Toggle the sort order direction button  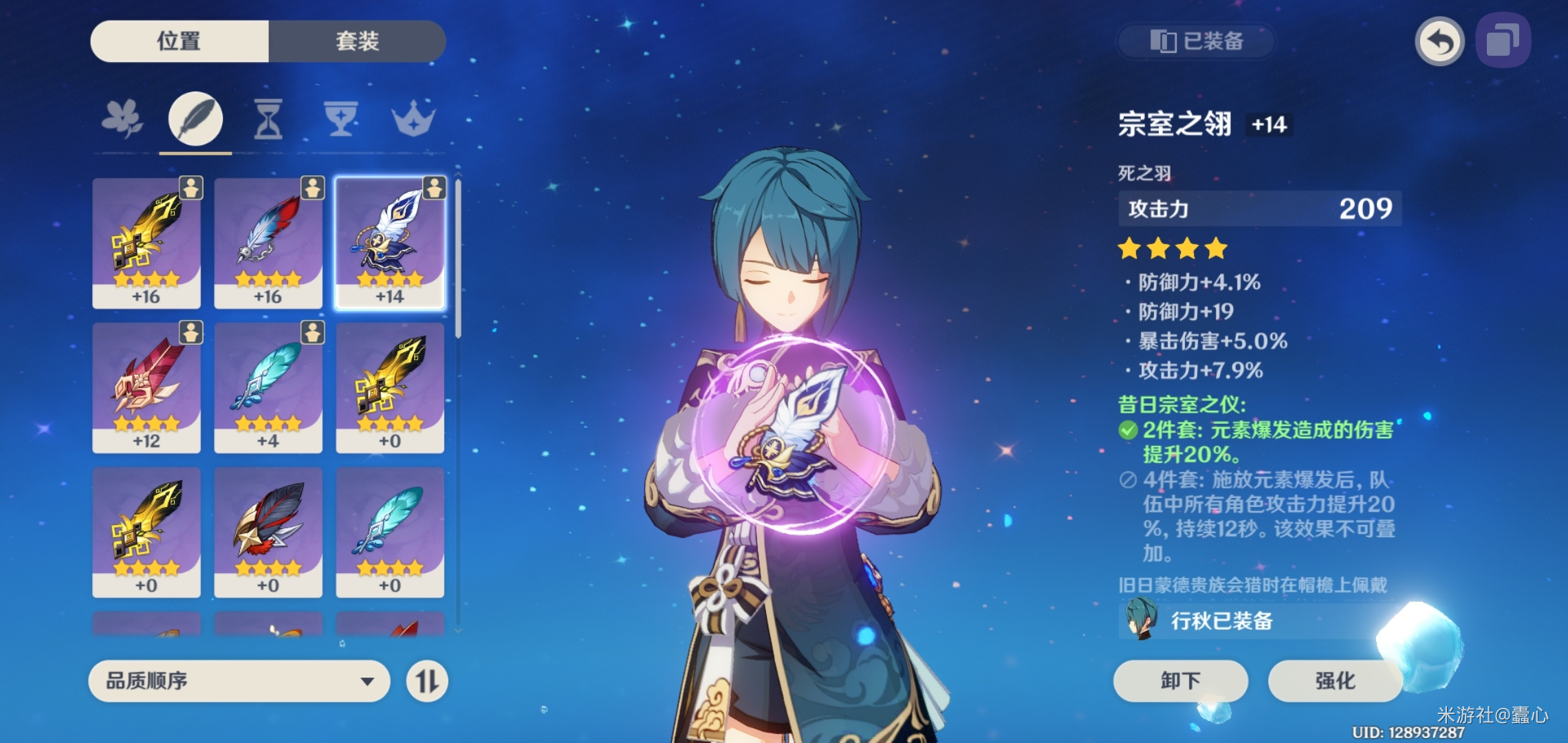click(427, 681)
